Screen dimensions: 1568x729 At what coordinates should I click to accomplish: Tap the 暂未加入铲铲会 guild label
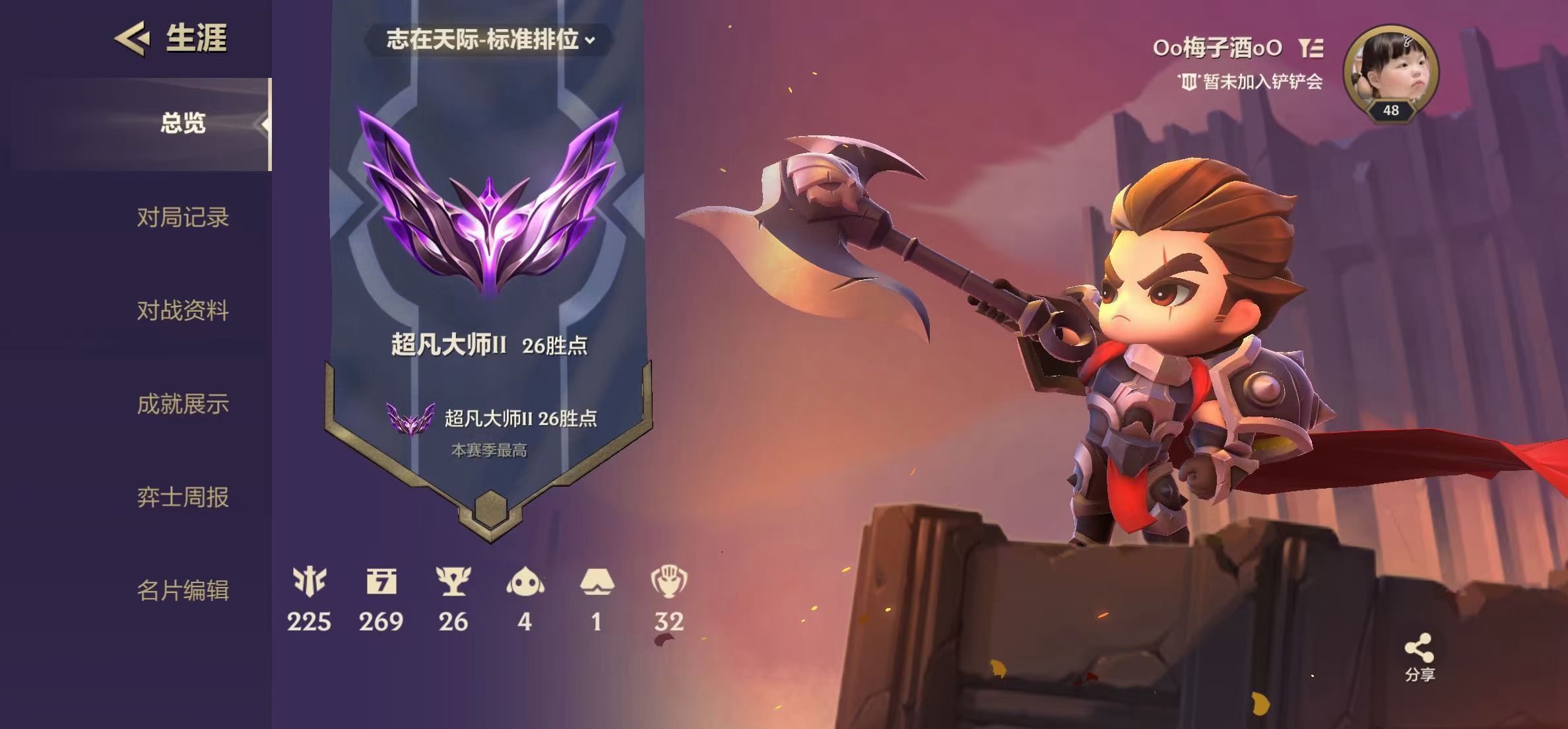click(x=1251, y=82)
